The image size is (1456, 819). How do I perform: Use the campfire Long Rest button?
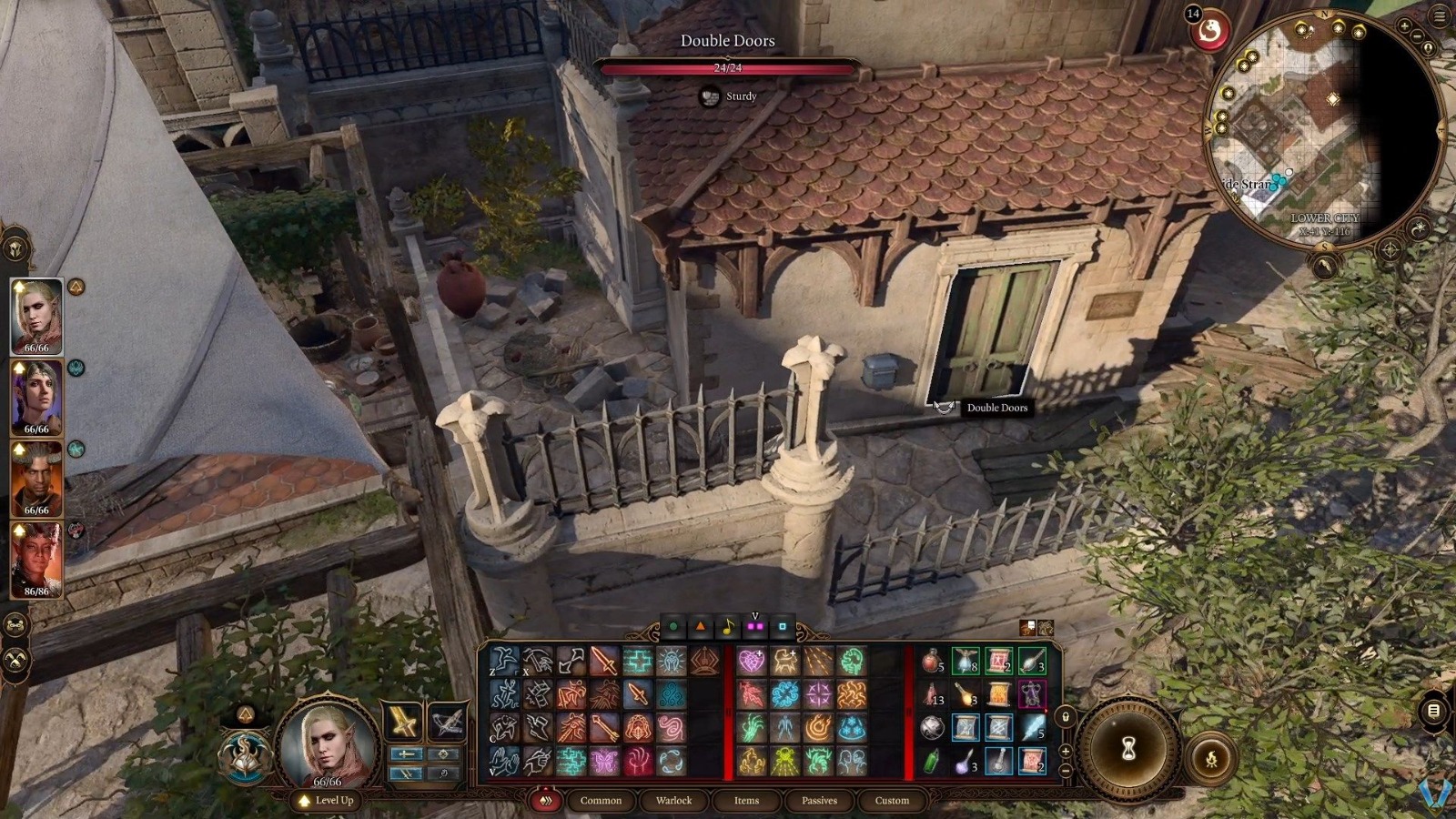click(x=1211, y=758)
